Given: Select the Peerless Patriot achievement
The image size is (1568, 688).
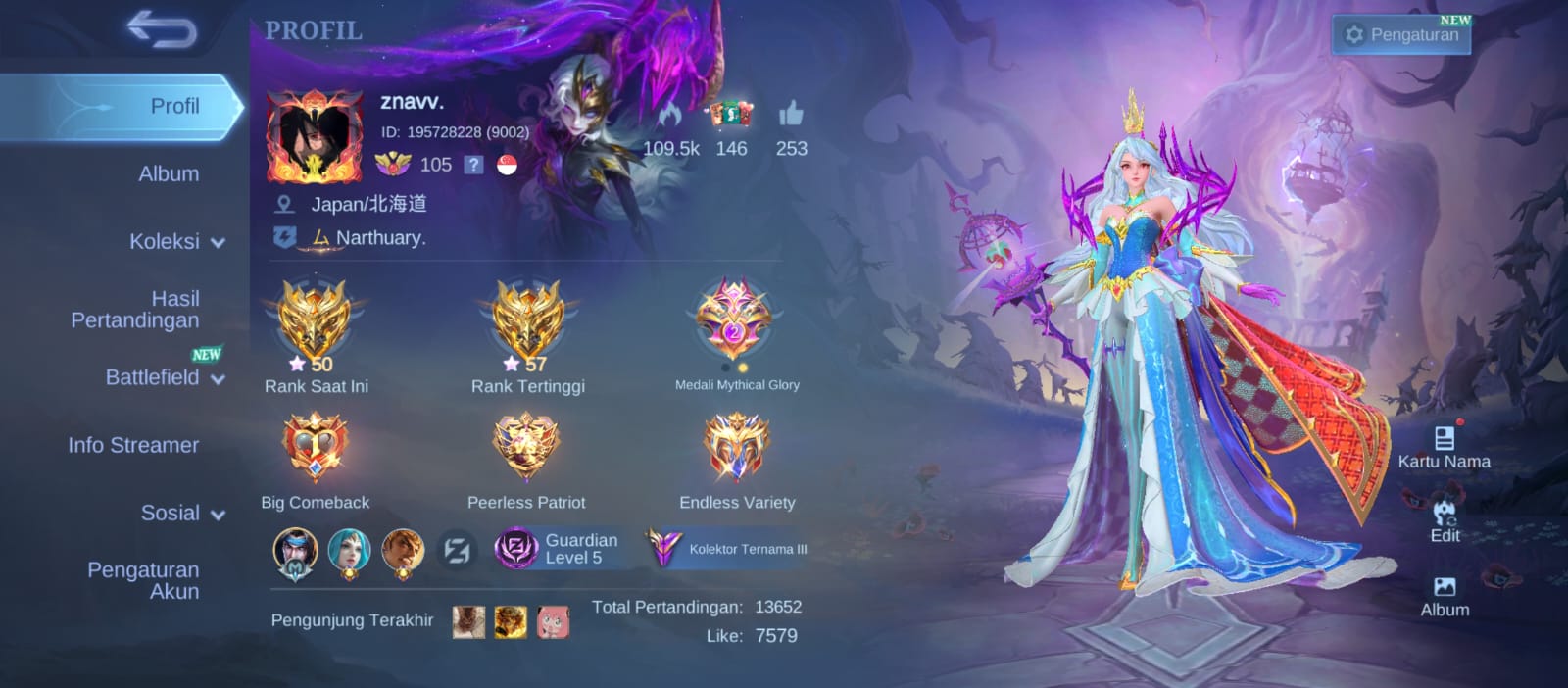Looking at the screenshot, I should point(526,448).
